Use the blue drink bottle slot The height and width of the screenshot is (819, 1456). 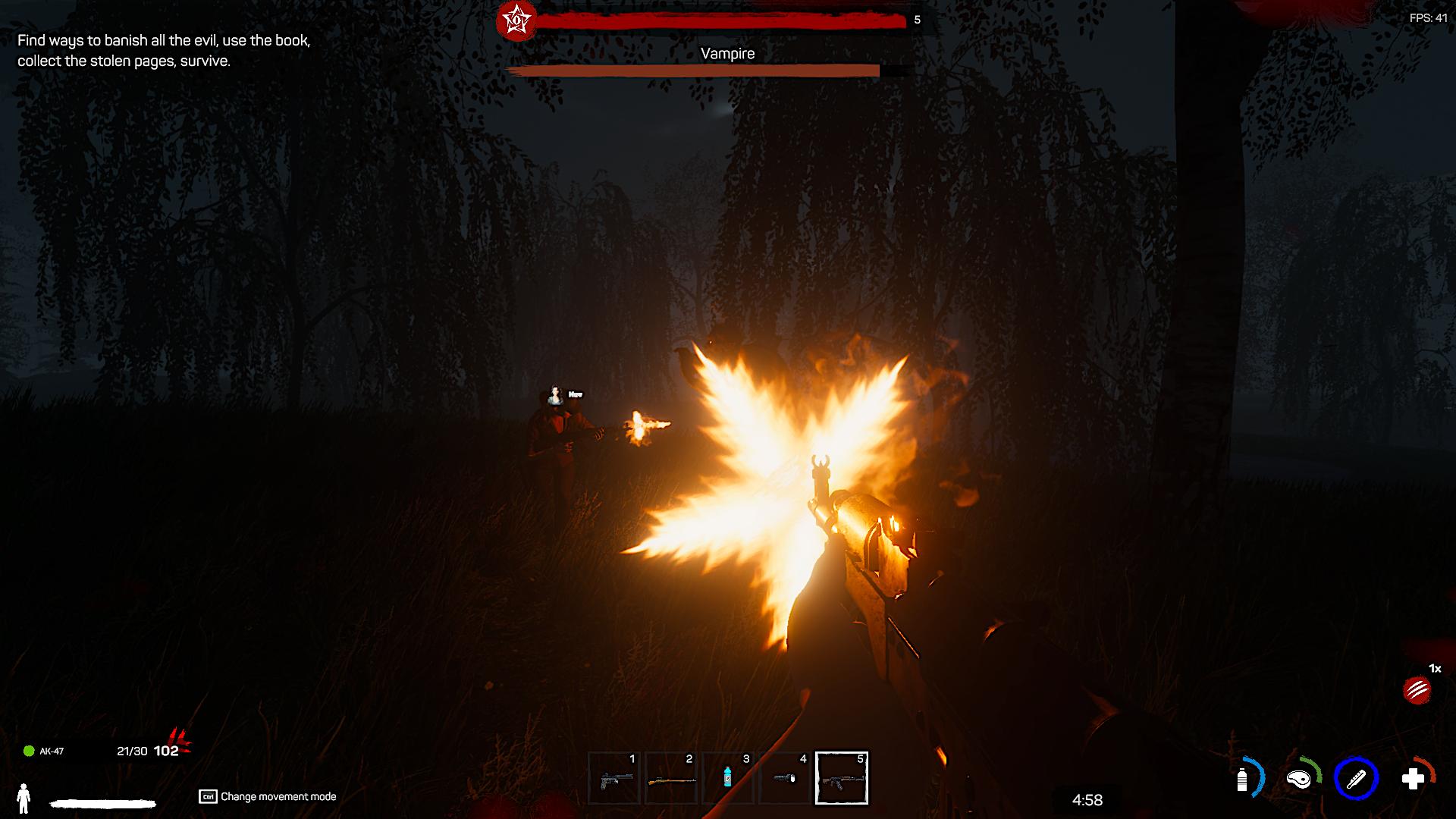(728, 778)
